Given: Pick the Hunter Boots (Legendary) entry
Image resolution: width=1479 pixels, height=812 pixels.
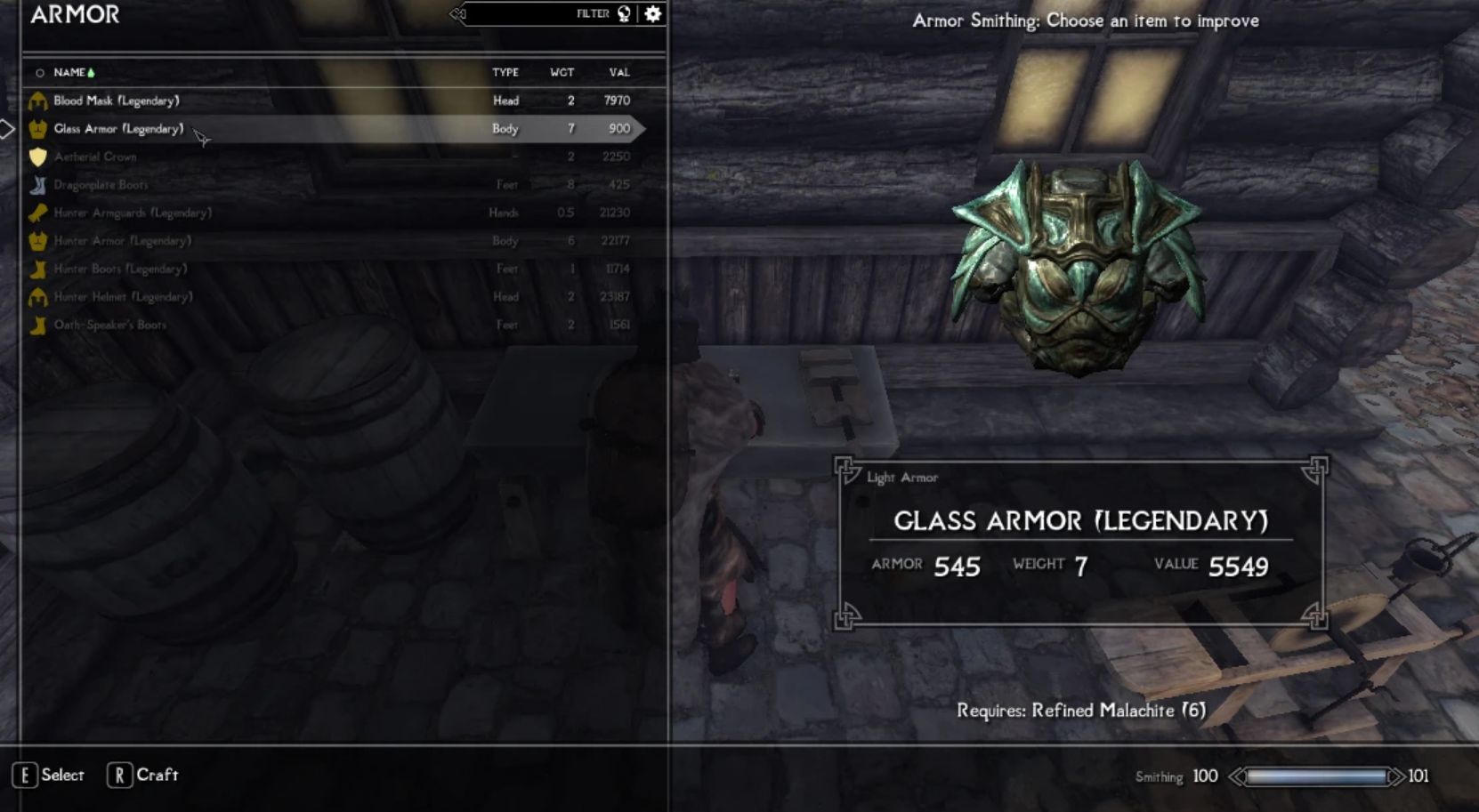Looking at the screenshot, I should (x=120, y=269).
